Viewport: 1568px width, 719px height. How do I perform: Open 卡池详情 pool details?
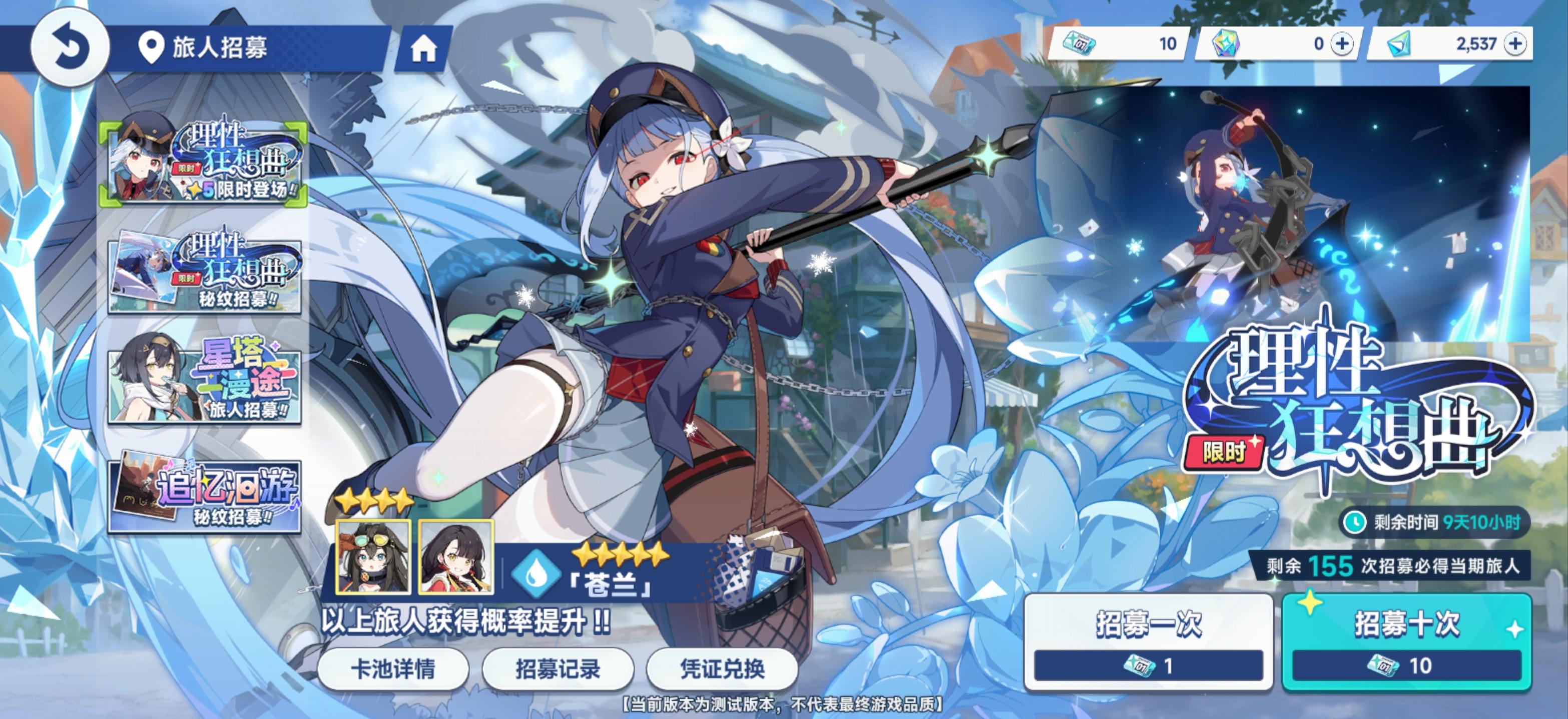393,668
